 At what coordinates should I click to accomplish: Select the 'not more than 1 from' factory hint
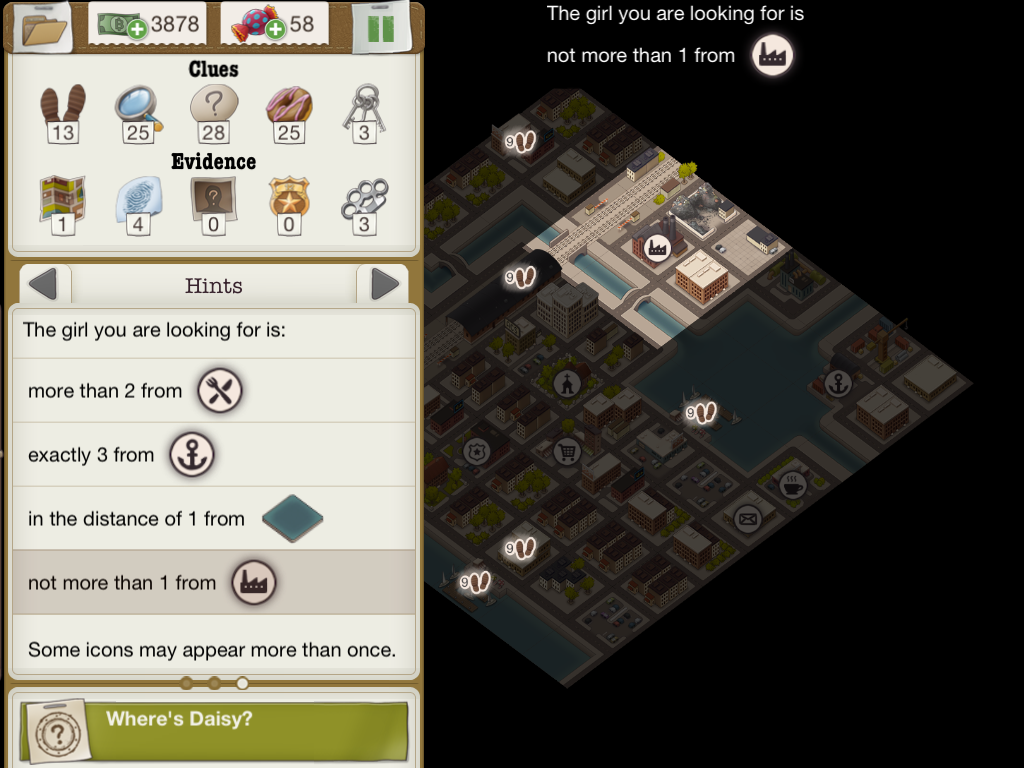click(212, 582)
